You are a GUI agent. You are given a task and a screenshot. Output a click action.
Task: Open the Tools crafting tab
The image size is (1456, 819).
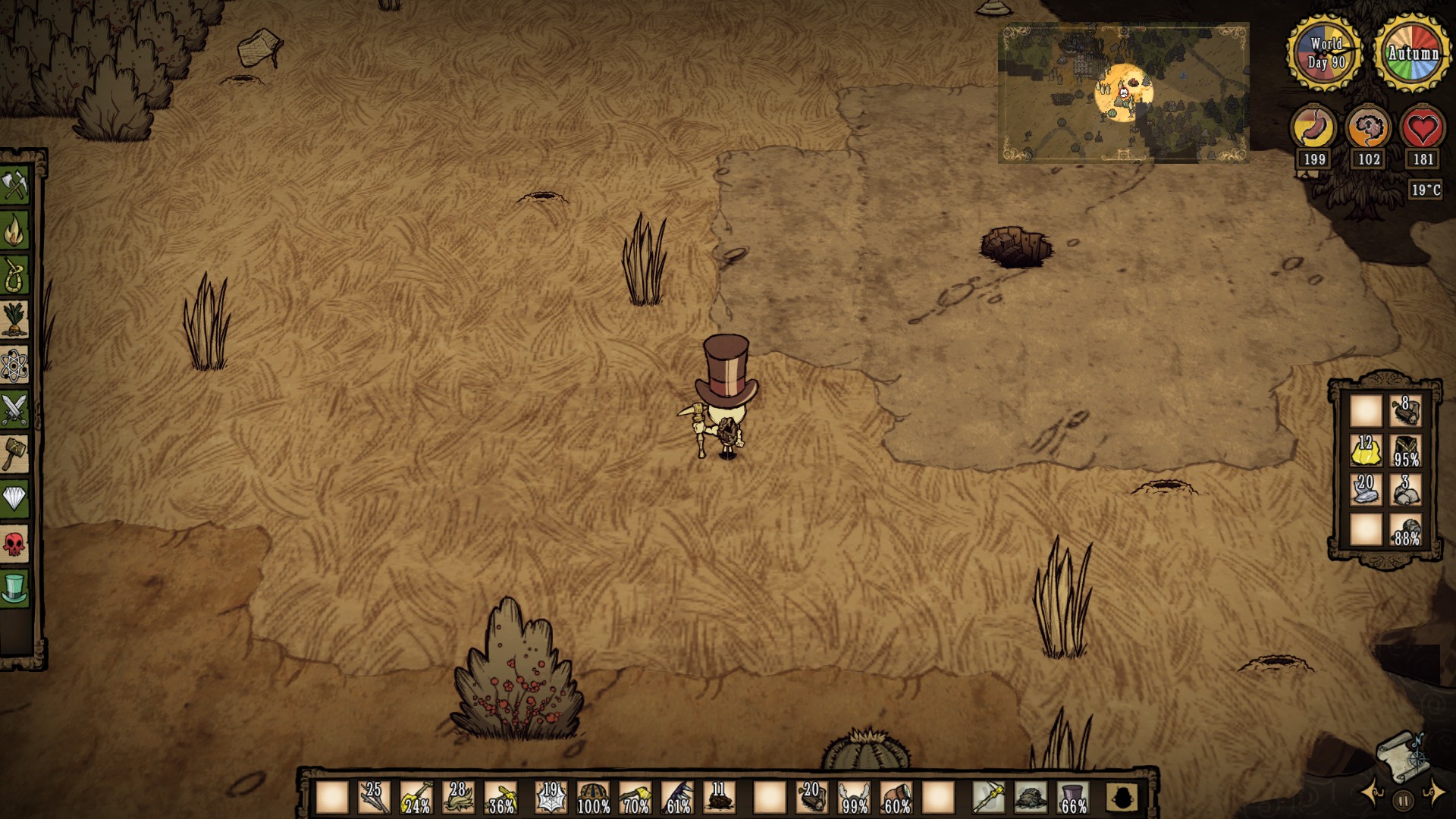point(15,186)
